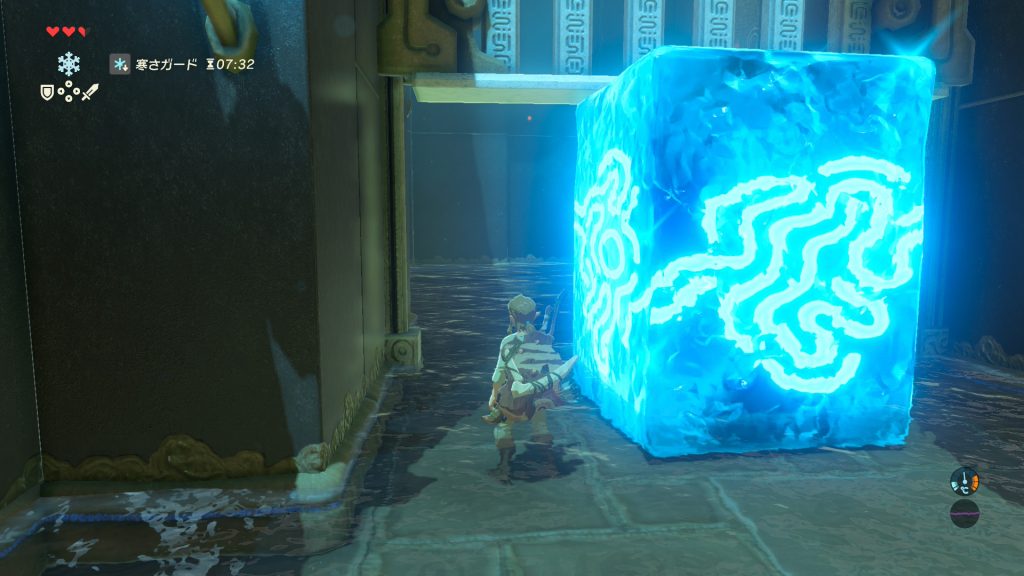Click the round noise meter

tap(964, 514)
